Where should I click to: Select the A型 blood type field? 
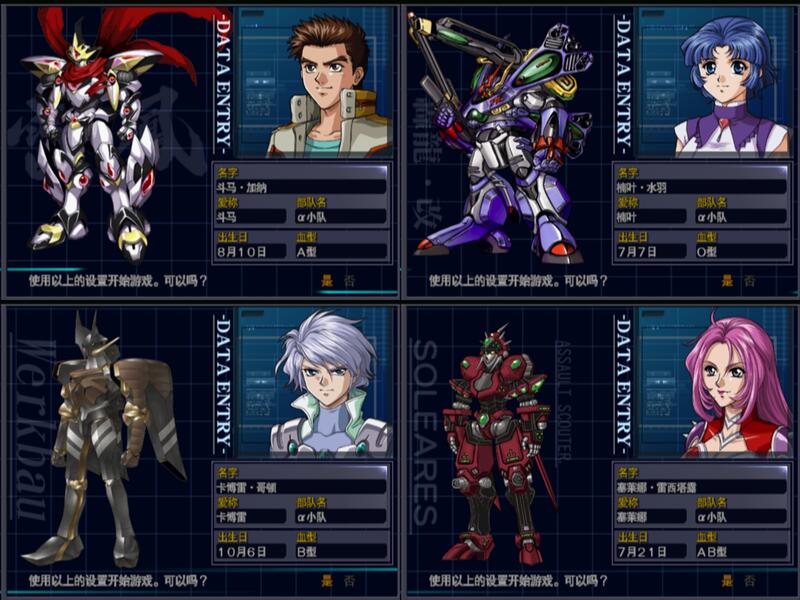tap(340, 251)
